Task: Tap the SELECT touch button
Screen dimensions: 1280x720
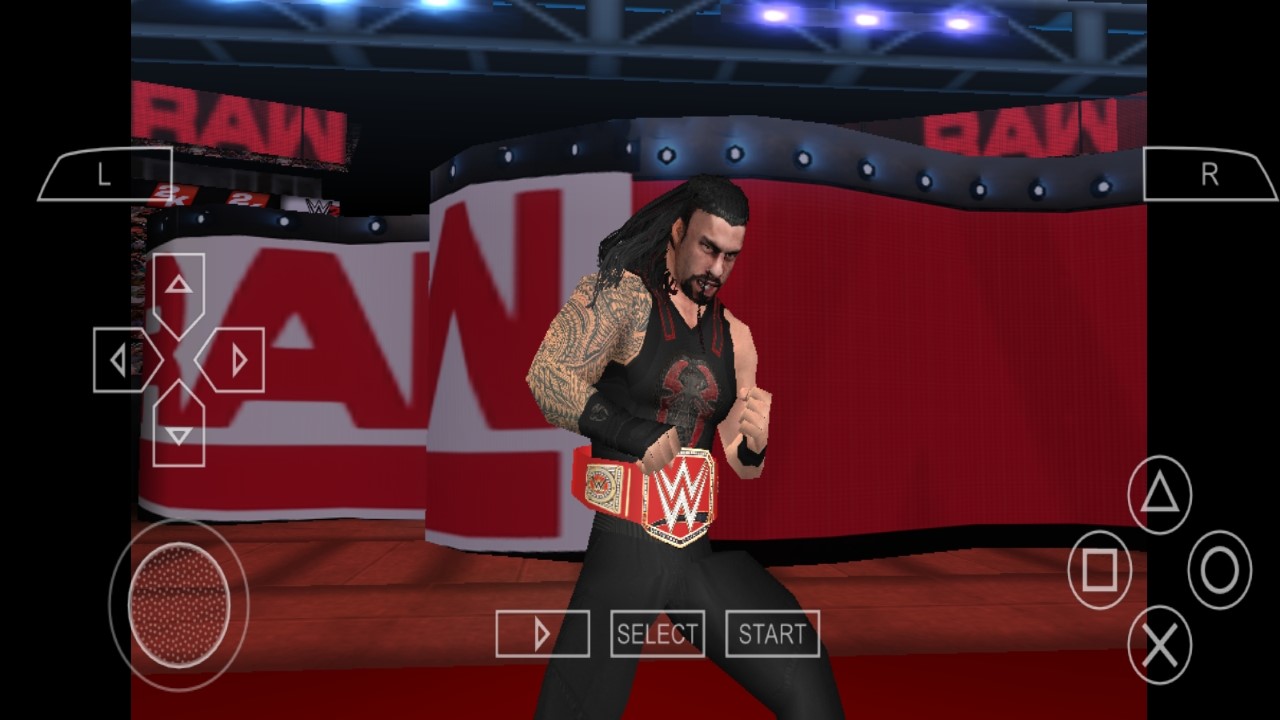Action: click(657, 634)
